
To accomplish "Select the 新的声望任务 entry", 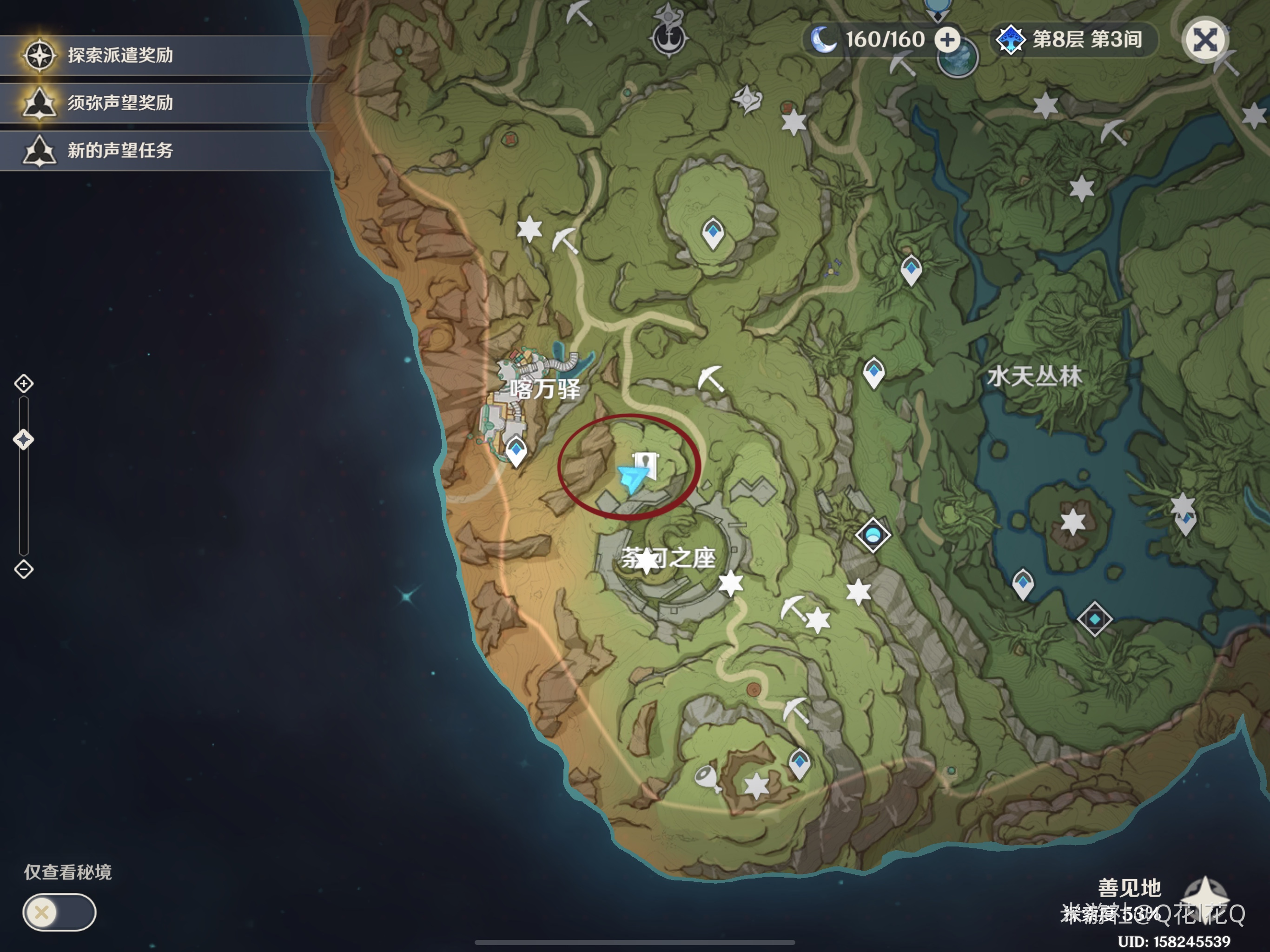I will (x=120, y=151).
